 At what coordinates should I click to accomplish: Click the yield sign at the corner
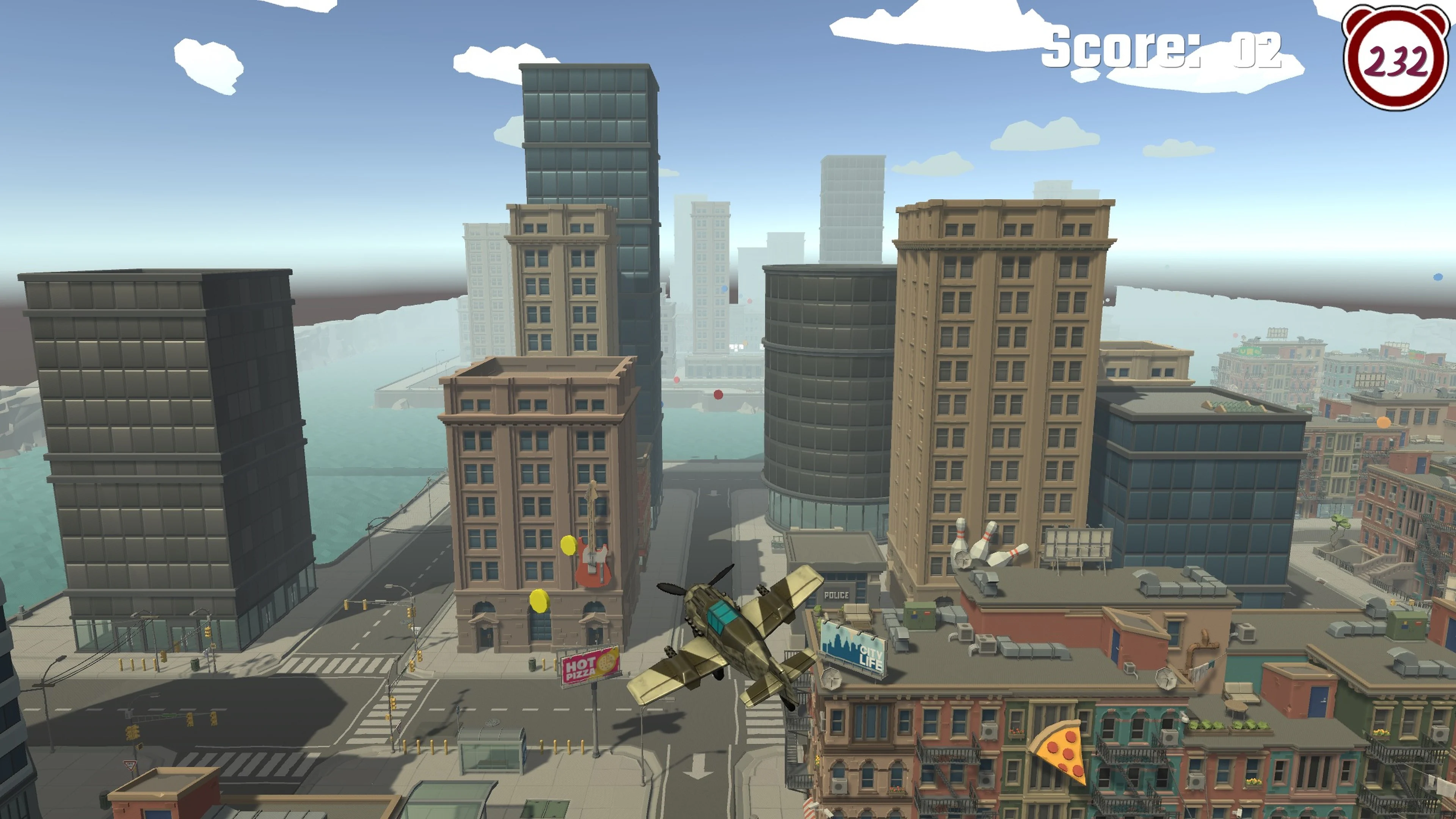pyautogui.click(x=129, y=765)
